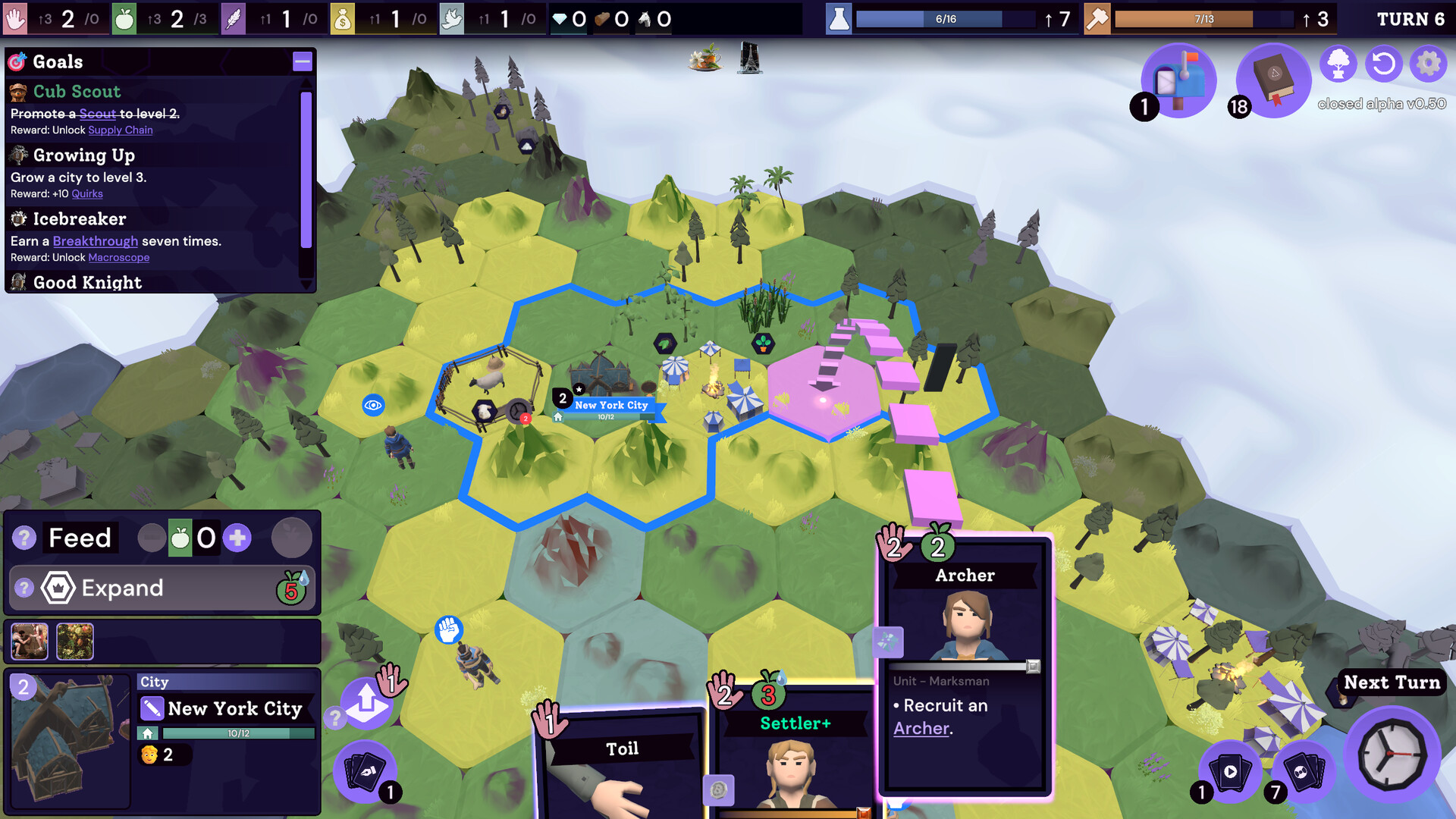Click the dove resource icon
1456x819 pixels.
click(450, 19)
